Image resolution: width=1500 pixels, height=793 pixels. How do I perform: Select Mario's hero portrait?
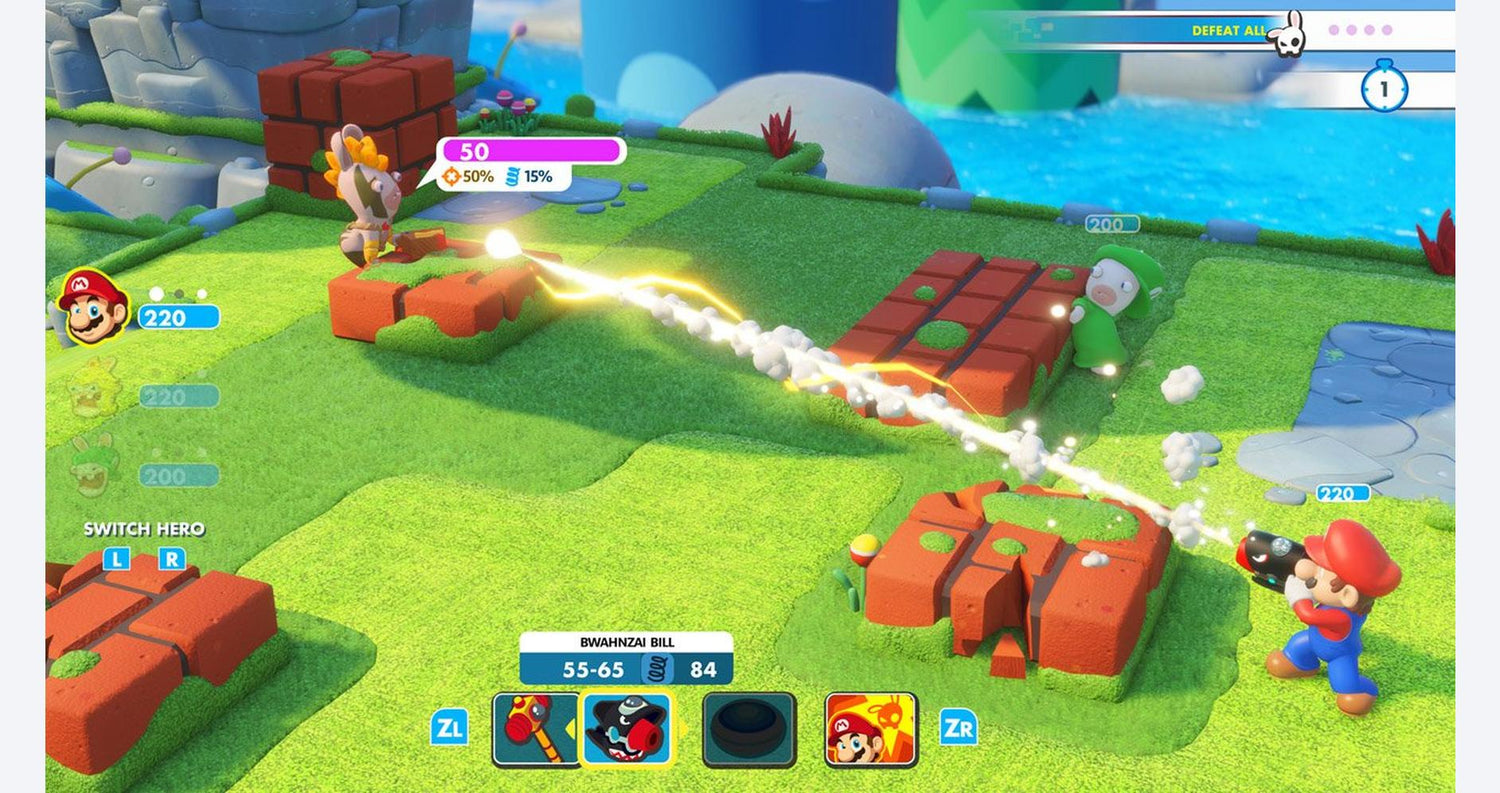point(93,307)
